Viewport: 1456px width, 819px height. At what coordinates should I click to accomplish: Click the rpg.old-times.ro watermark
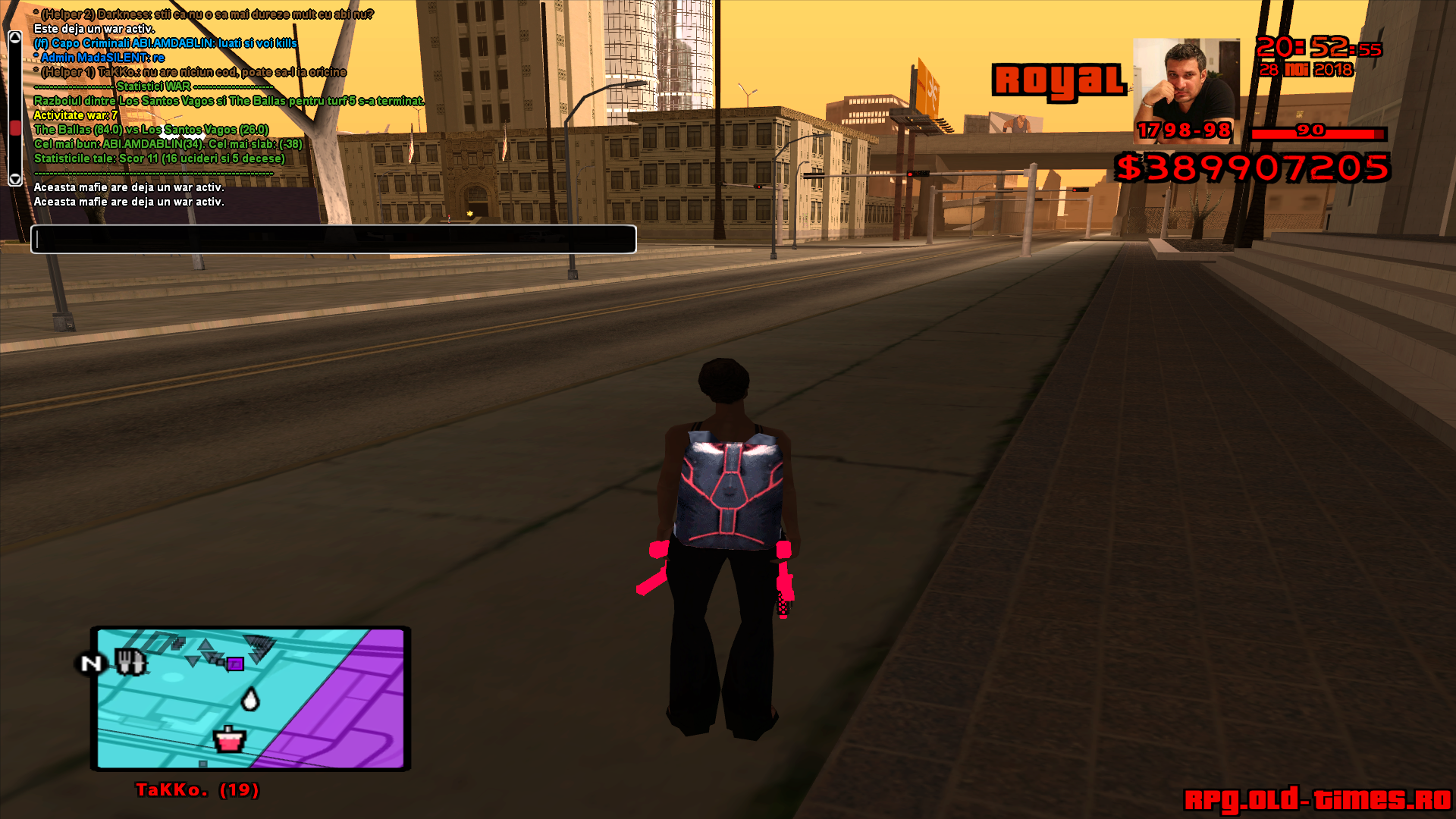point(1317,800)
